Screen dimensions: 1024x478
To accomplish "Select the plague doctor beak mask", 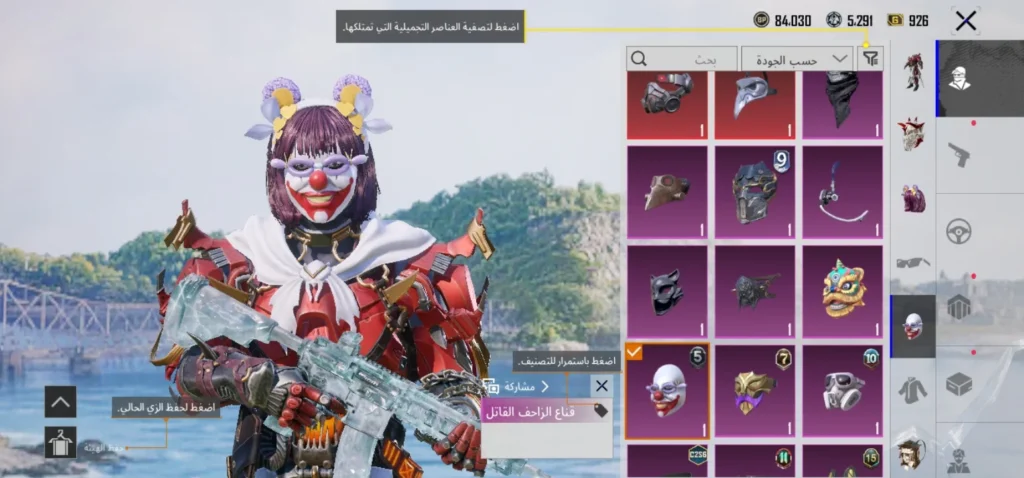I will [754, 104].
